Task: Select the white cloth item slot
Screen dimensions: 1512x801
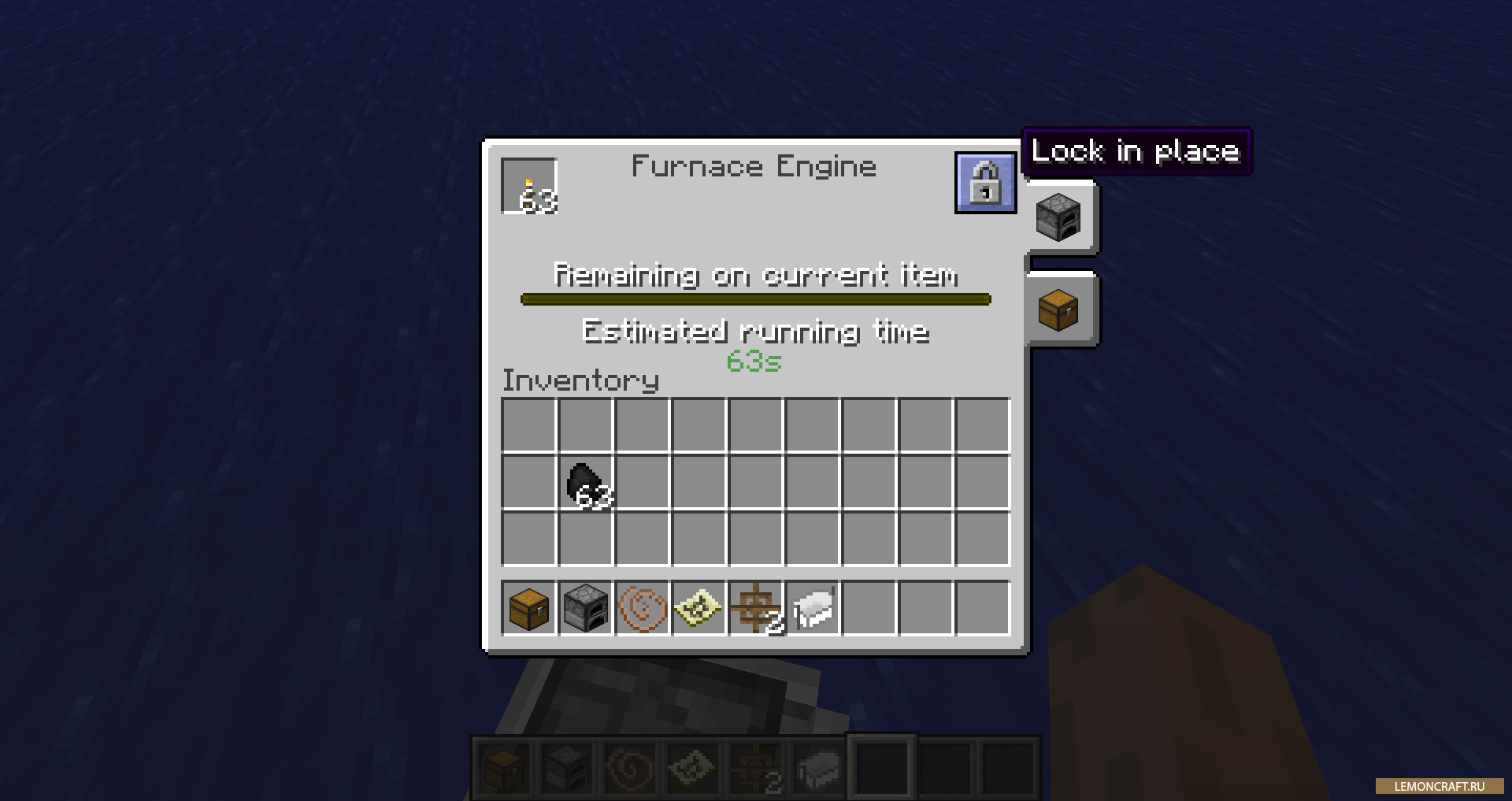Action: tap(813, 608)
